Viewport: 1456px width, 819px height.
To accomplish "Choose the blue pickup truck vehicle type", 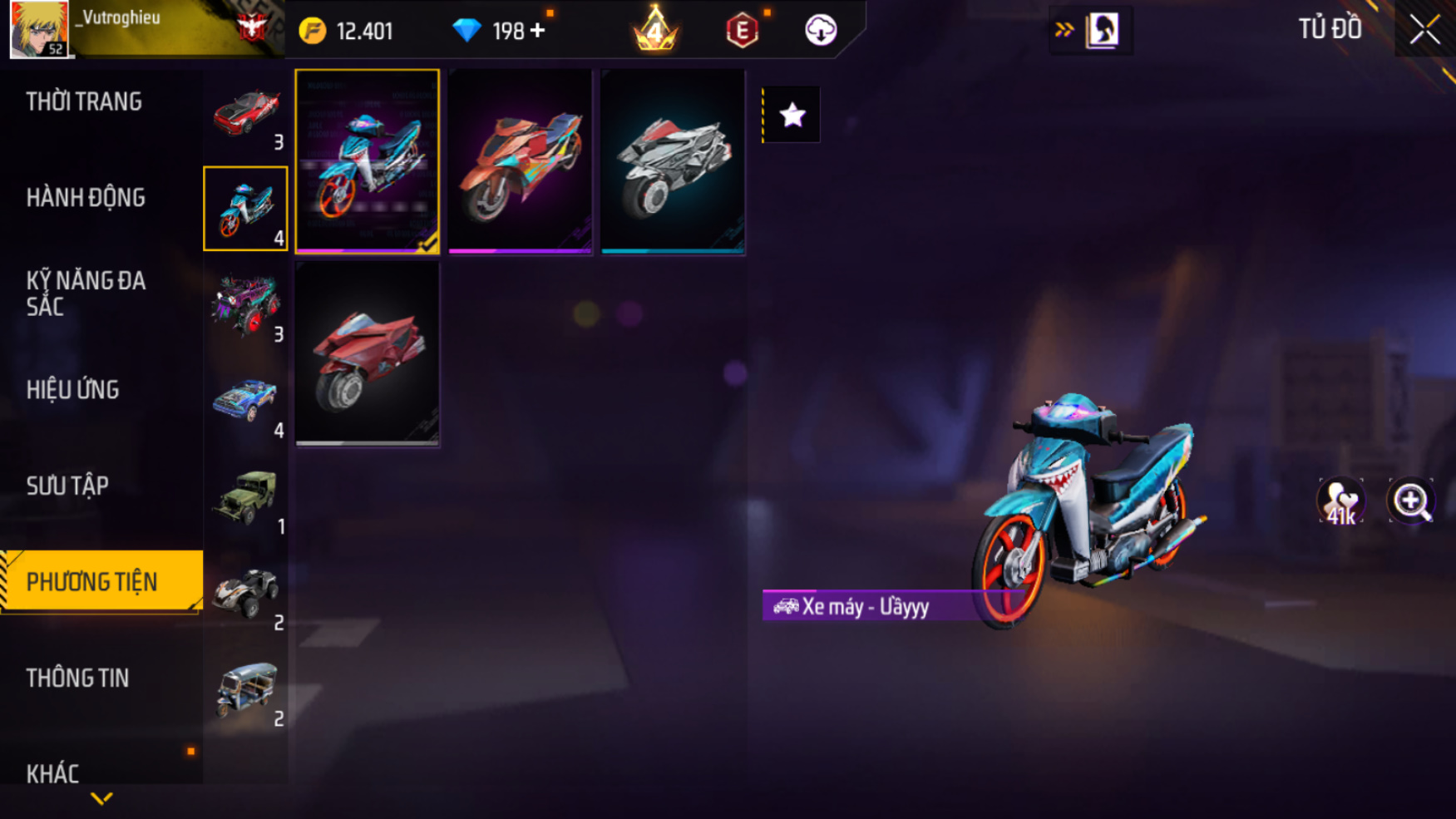I will [245, 402].
